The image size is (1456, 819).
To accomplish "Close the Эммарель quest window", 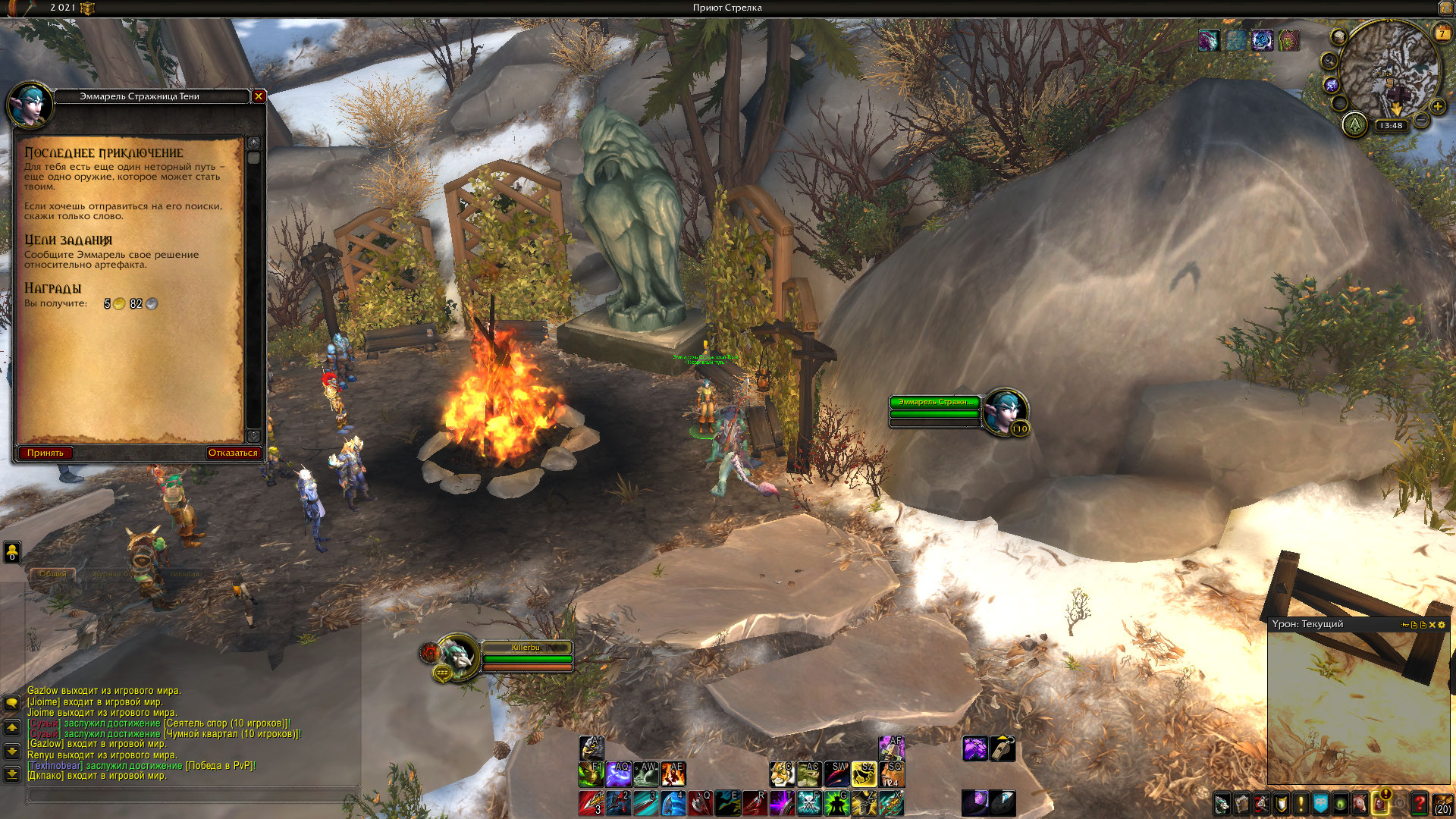I will [259, 96].
